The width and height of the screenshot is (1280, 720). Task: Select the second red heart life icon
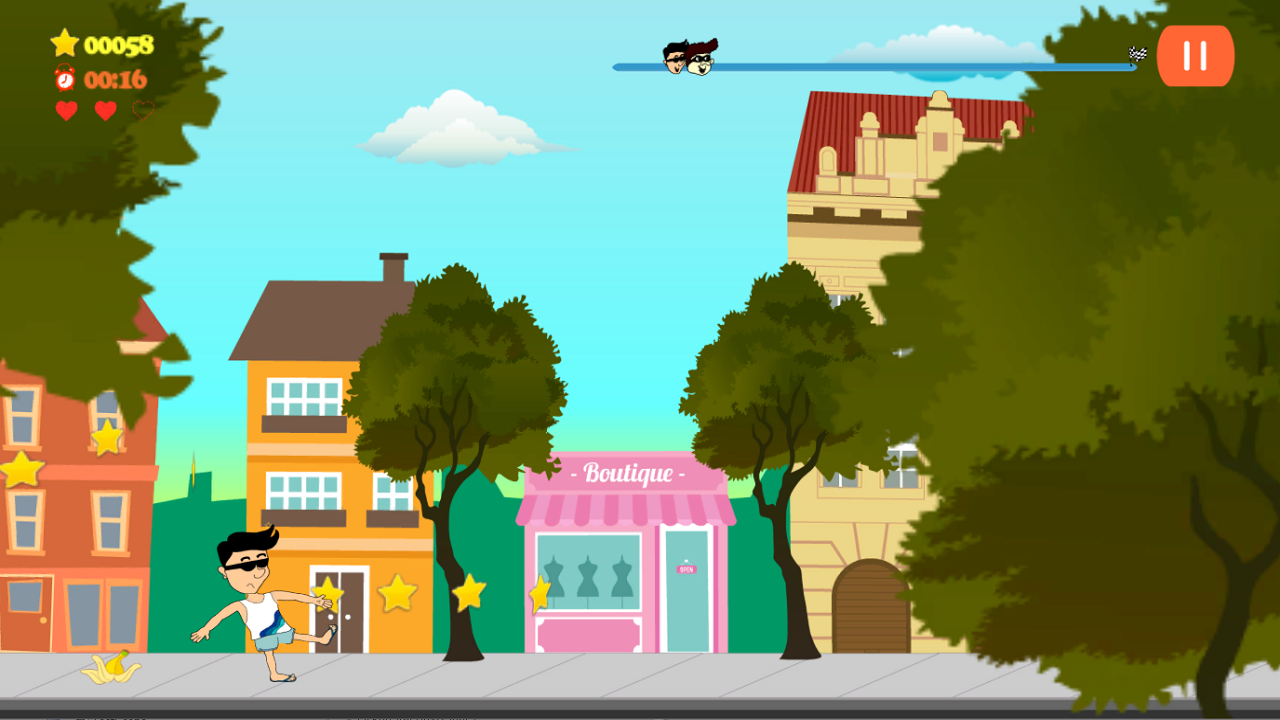click(x=105, y=110)
